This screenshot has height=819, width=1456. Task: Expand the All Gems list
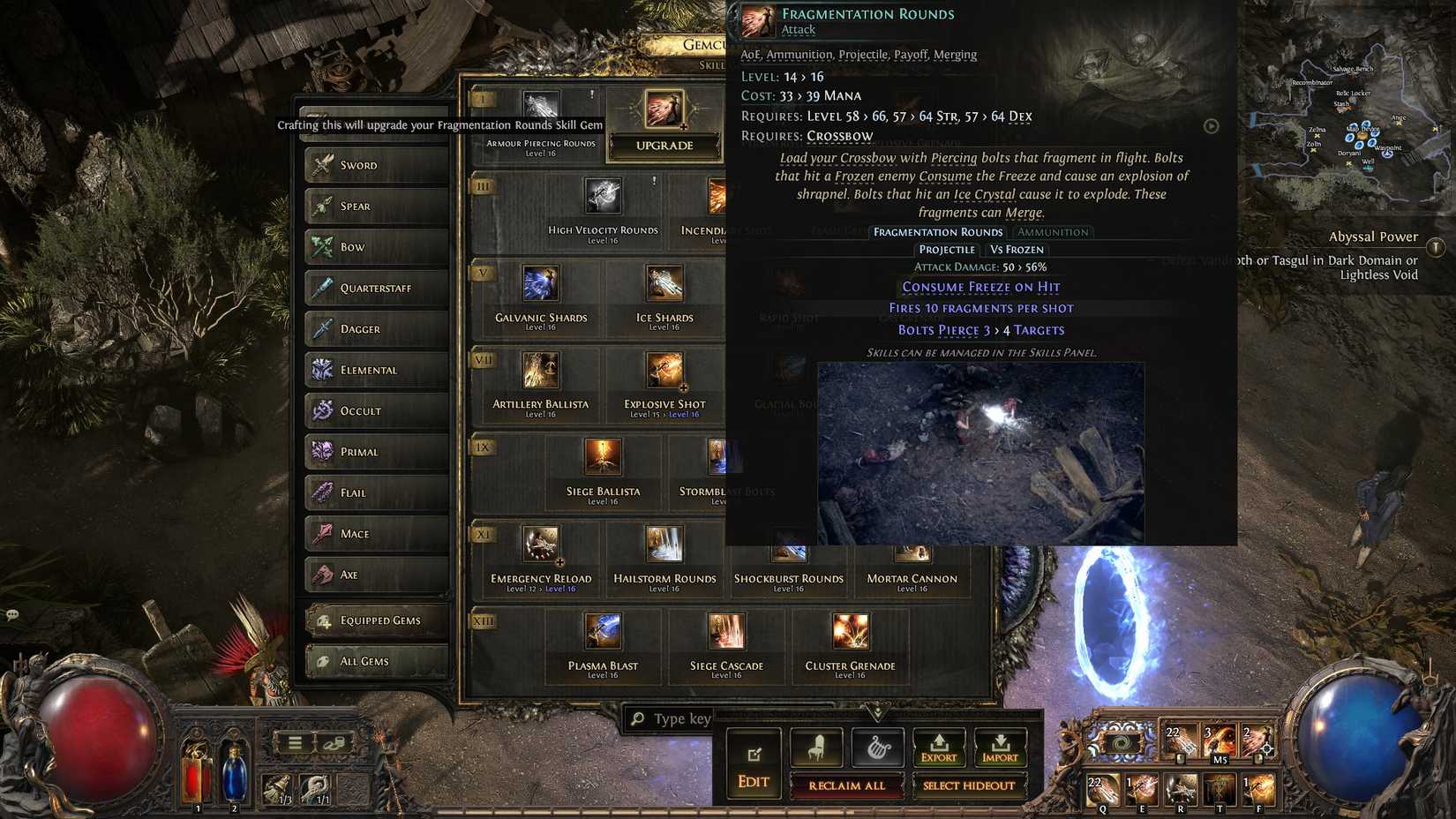(375, 660)
